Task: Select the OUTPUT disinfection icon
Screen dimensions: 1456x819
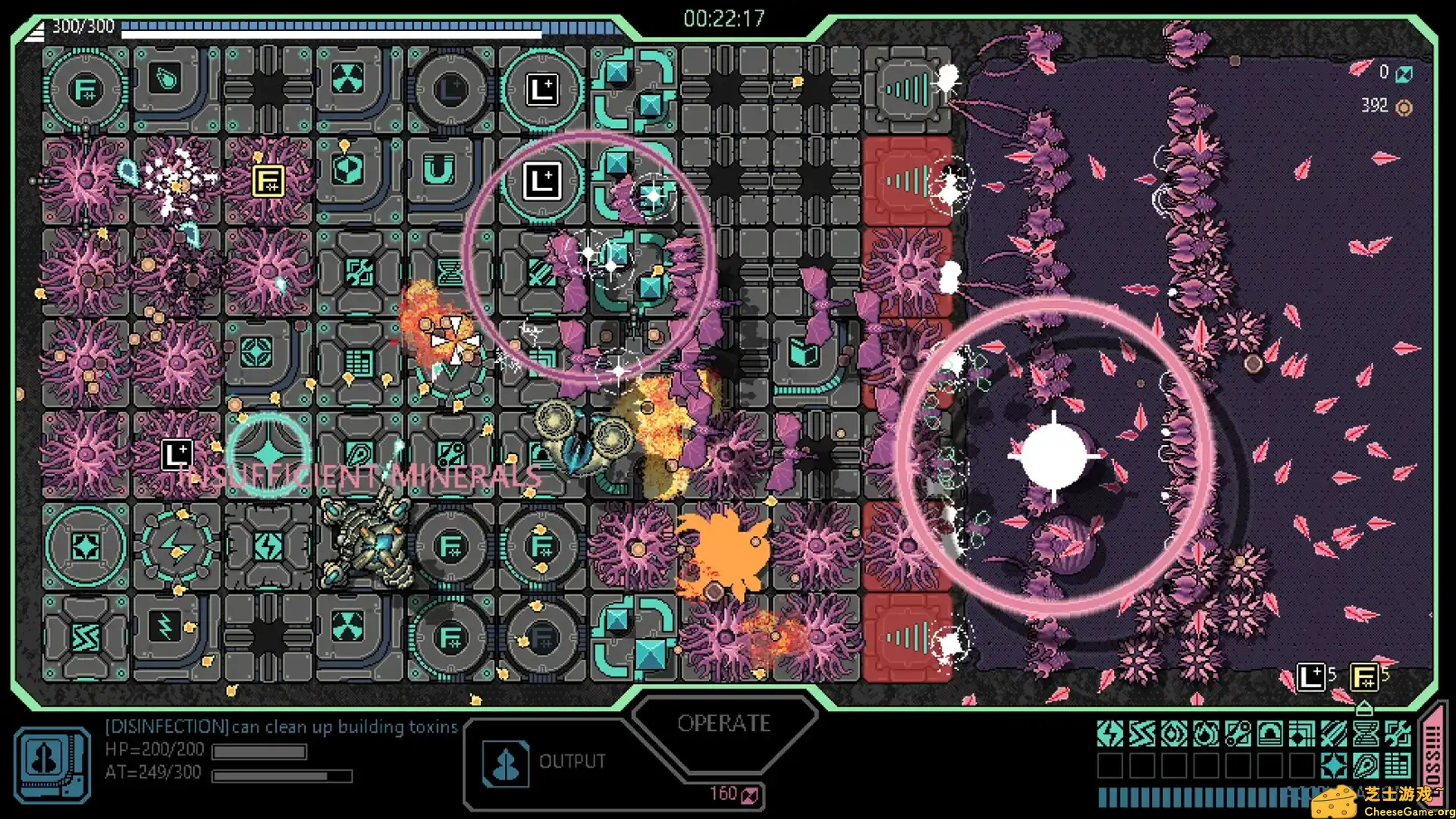Action: coord(506,764)
